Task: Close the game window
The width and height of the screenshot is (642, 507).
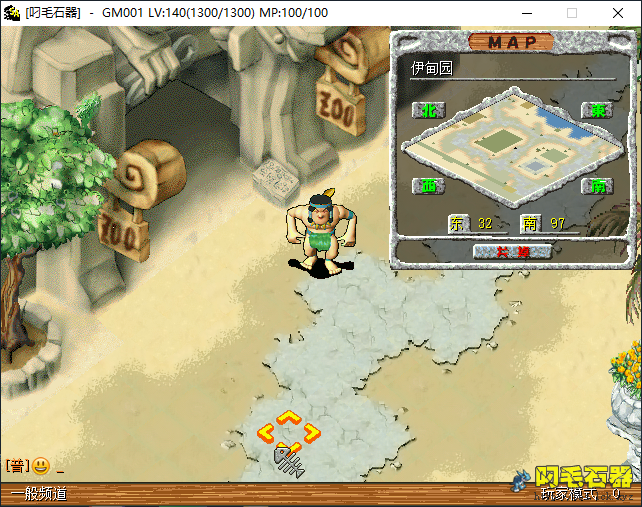Action: pos(618,13)
